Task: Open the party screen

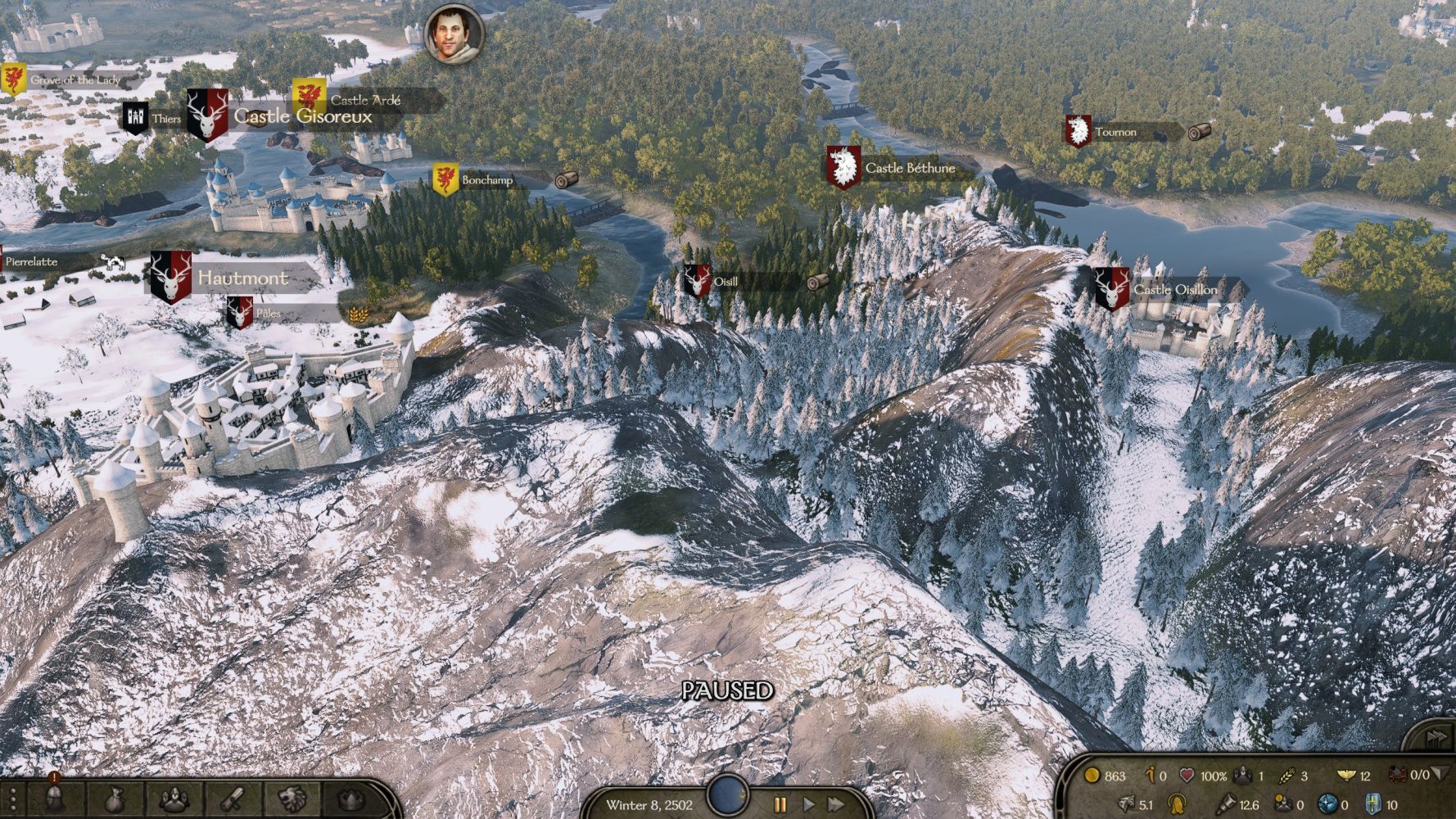Action: [174, 799]
